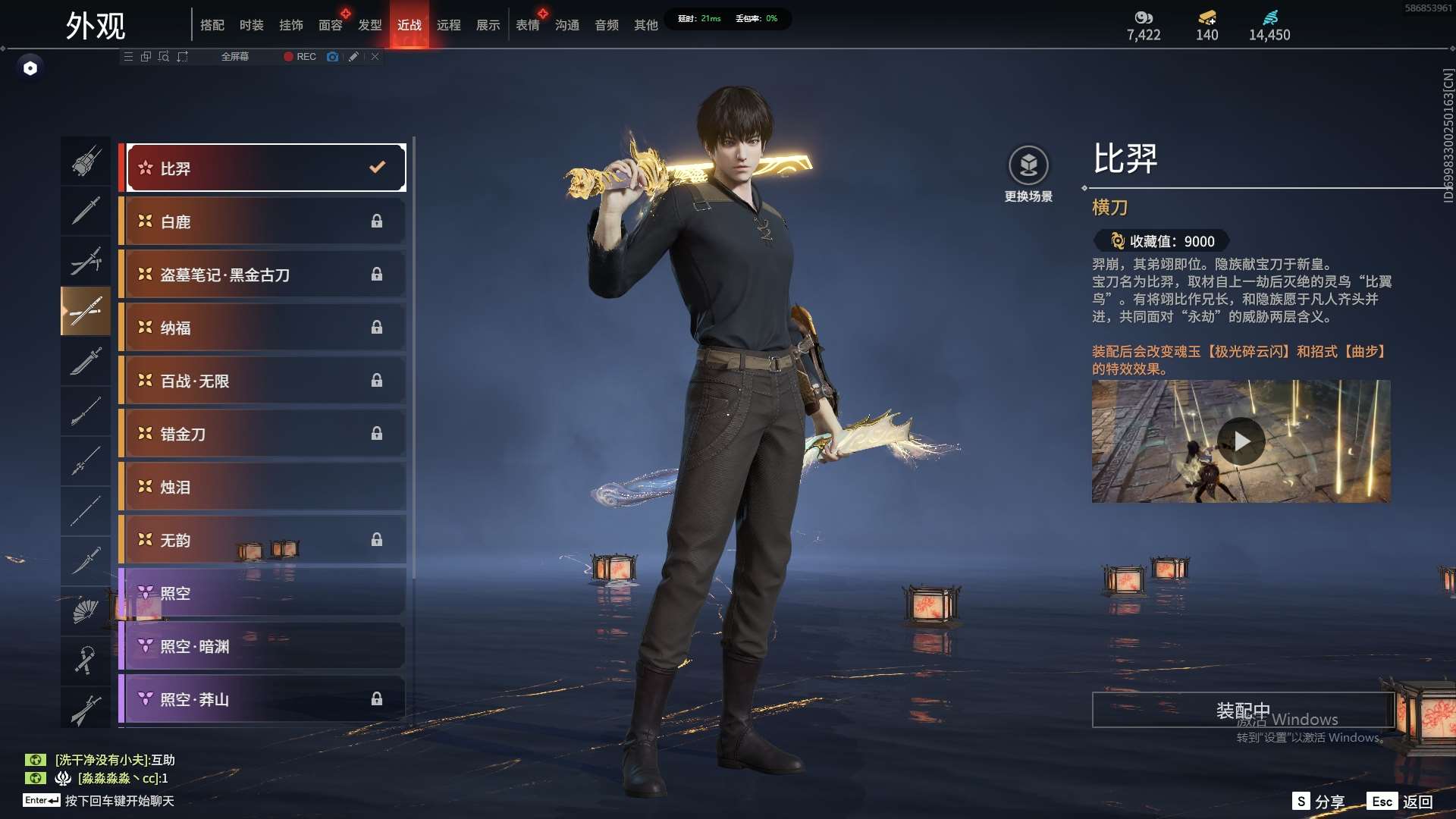This screenshot has height=819, width=1456.
Task: Play the 比羿 skin preview video
Action: [1241, 441]
